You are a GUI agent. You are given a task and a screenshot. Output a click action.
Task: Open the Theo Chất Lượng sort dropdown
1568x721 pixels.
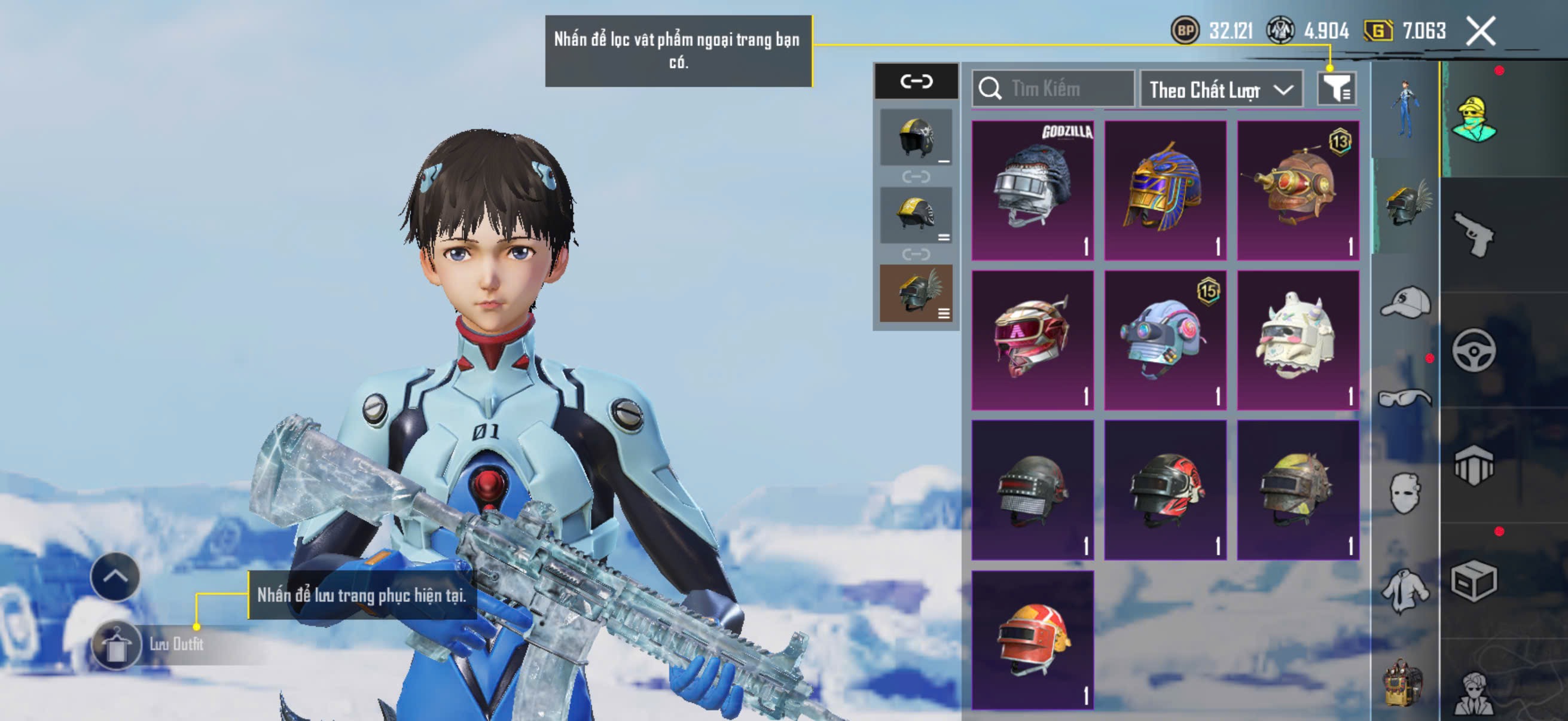point(1221,90)
